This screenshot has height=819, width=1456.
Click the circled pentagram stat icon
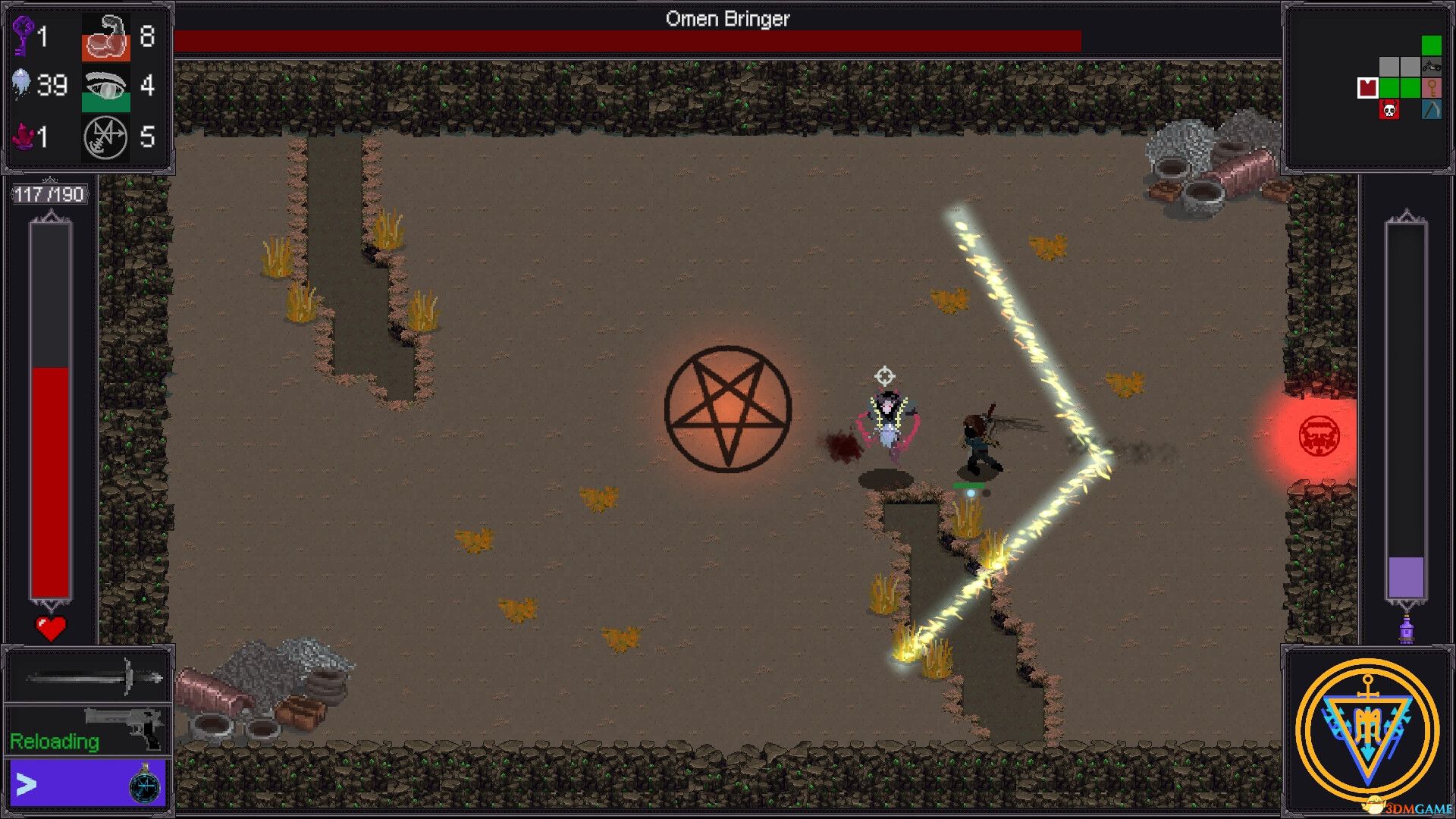pyautogui.click(x=106, y=138)
